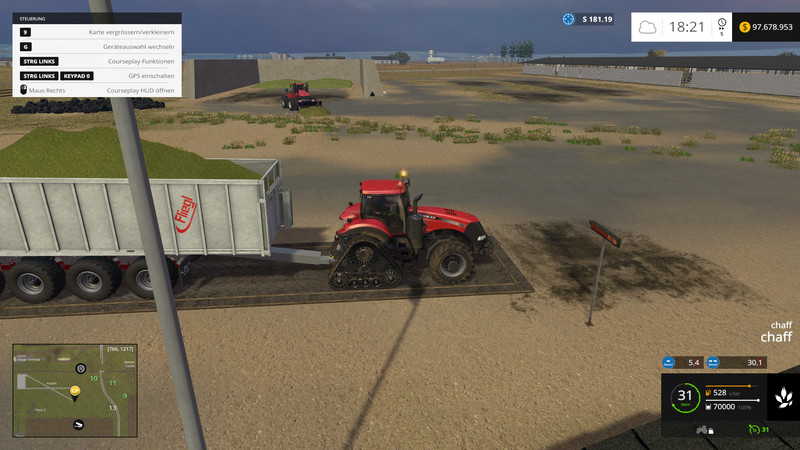Click the round speedometer gauge

(x=684, y=397)
